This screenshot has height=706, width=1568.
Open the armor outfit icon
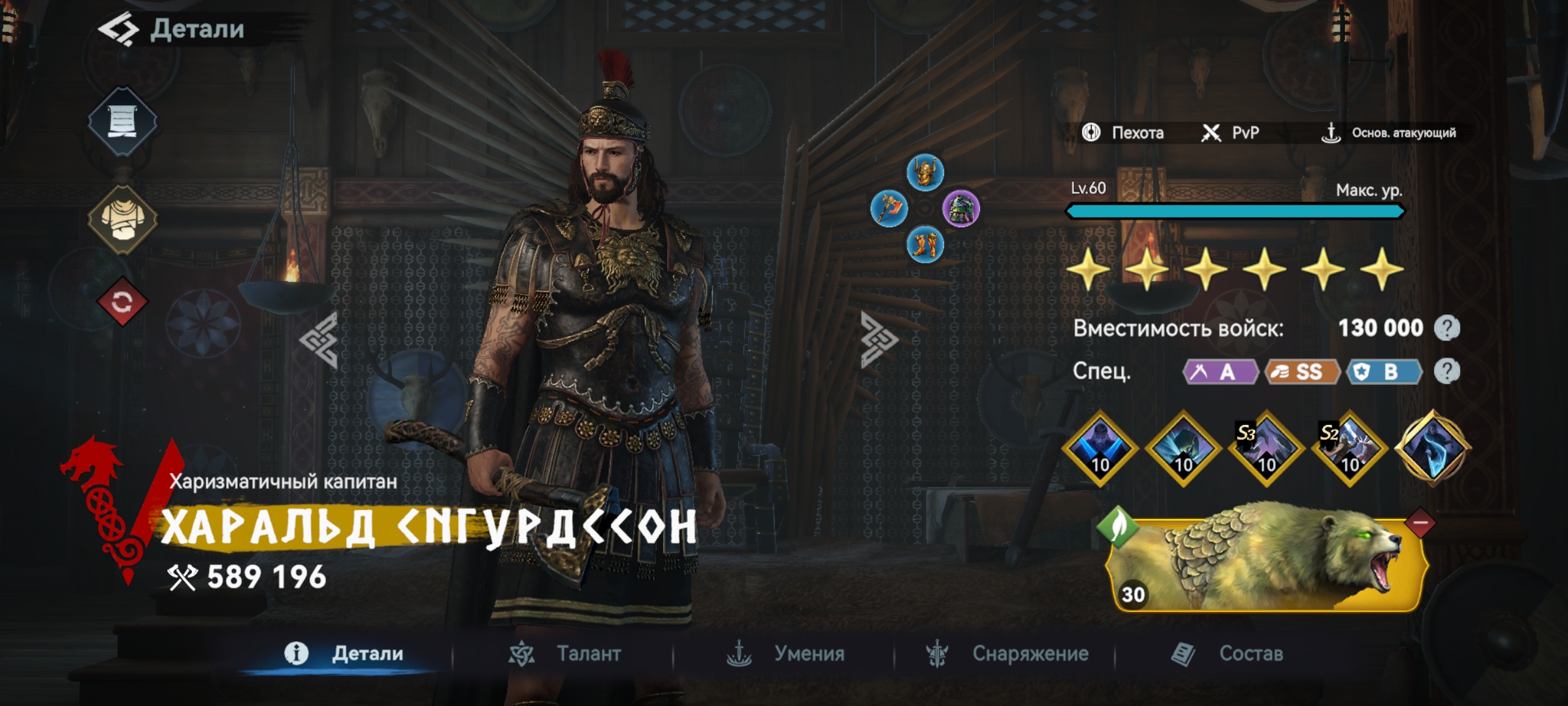122,219
